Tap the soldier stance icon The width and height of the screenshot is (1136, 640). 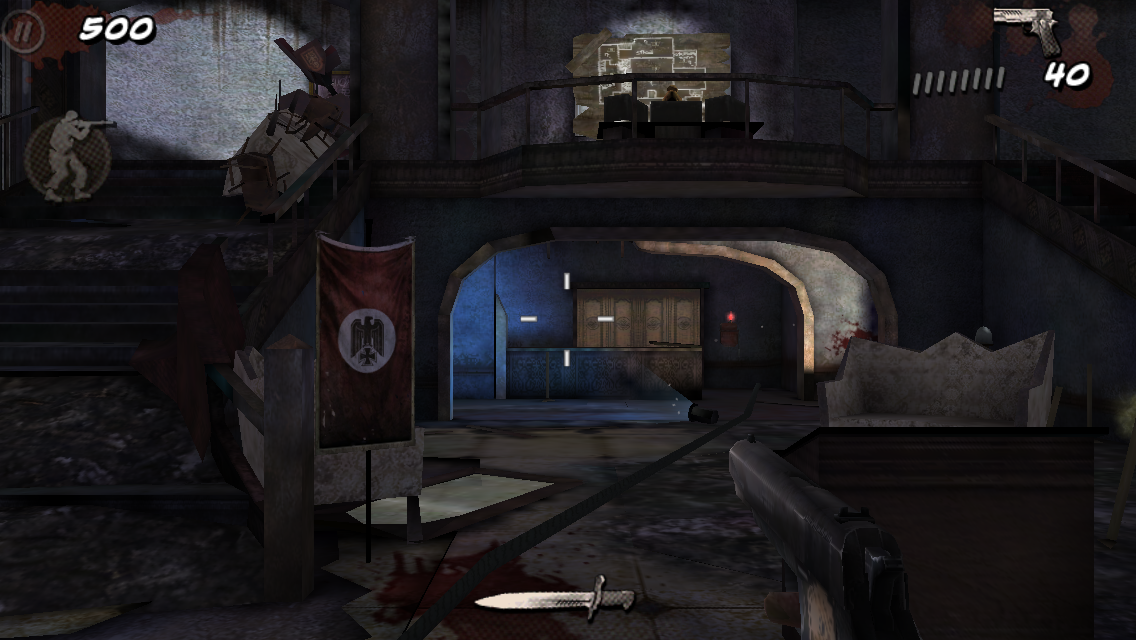[68, 156]
